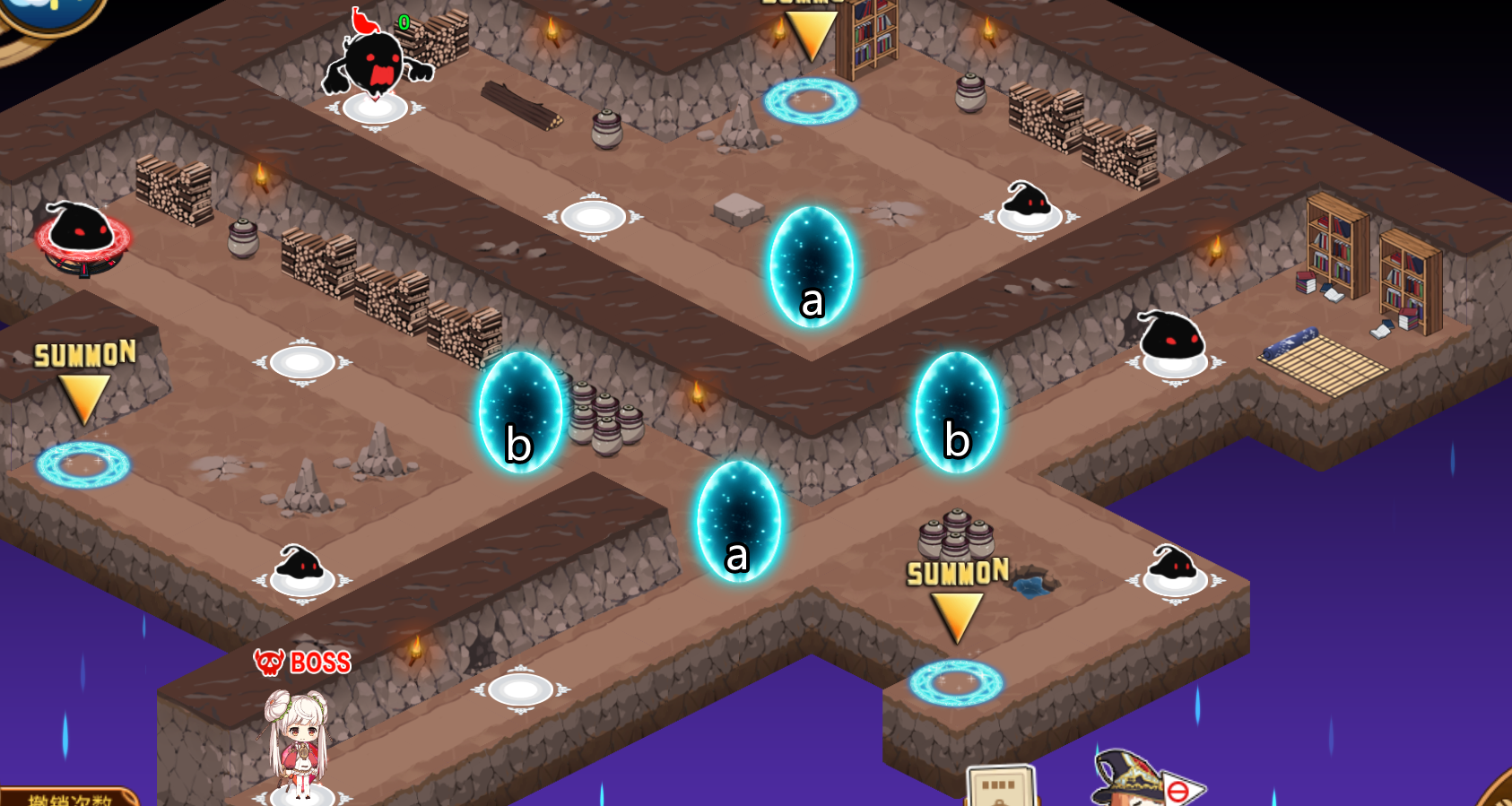This screenshot has width=1512, height=806.
Task: Open the beige tablet card icon
Action: pos(1002,787)
